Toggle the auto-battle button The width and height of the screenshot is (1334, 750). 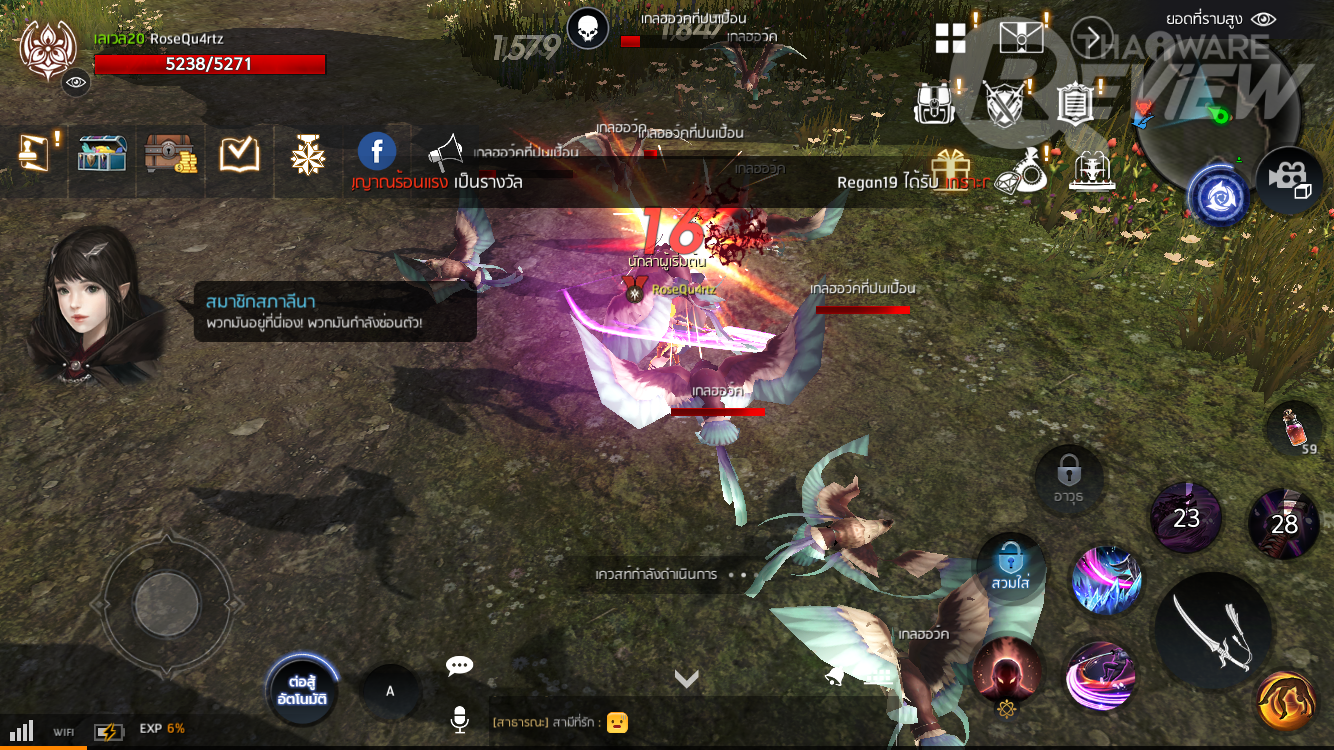click(301, 690)
